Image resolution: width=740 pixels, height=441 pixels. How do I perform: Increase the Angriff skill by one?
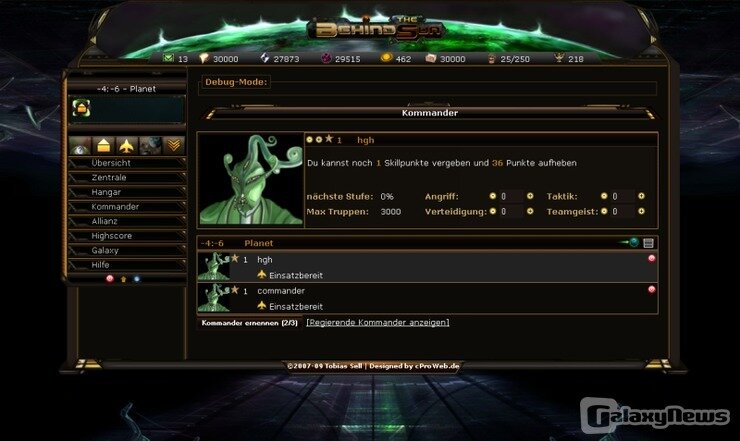(x=530, y=197)
